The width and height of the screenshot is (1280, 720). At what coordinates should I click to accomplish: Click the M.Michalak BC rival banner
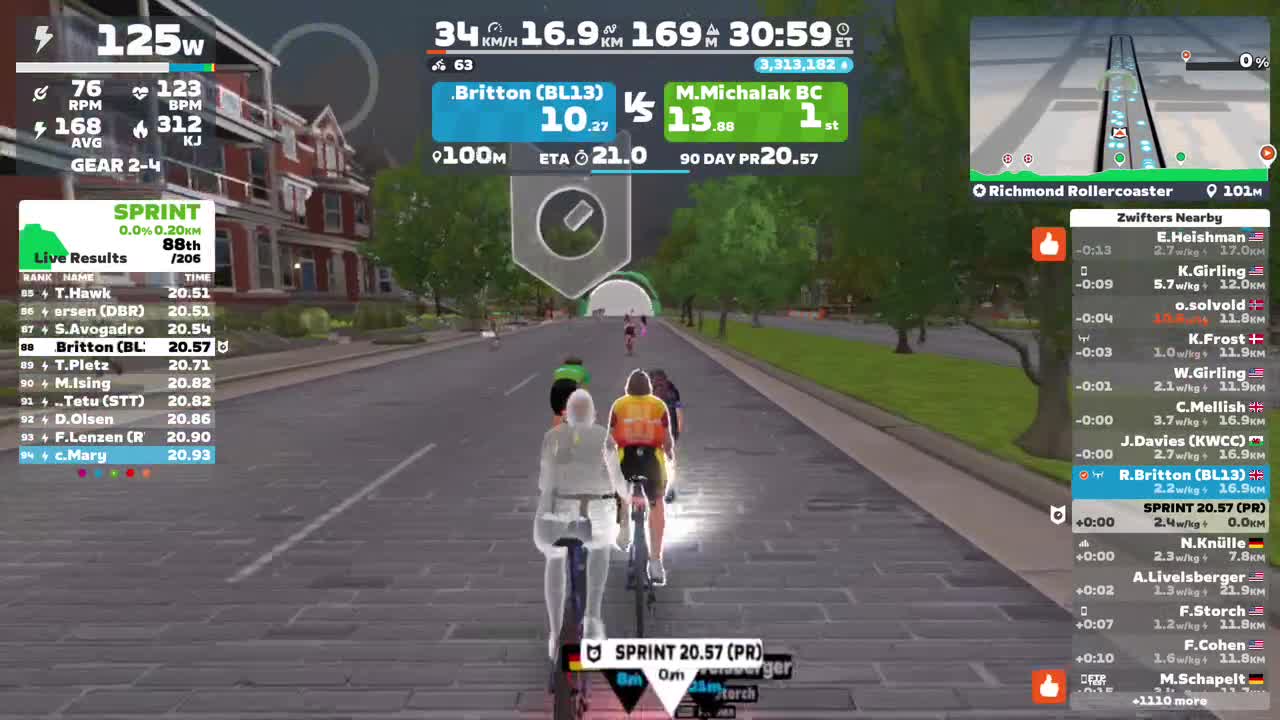[x=755, y=110]
